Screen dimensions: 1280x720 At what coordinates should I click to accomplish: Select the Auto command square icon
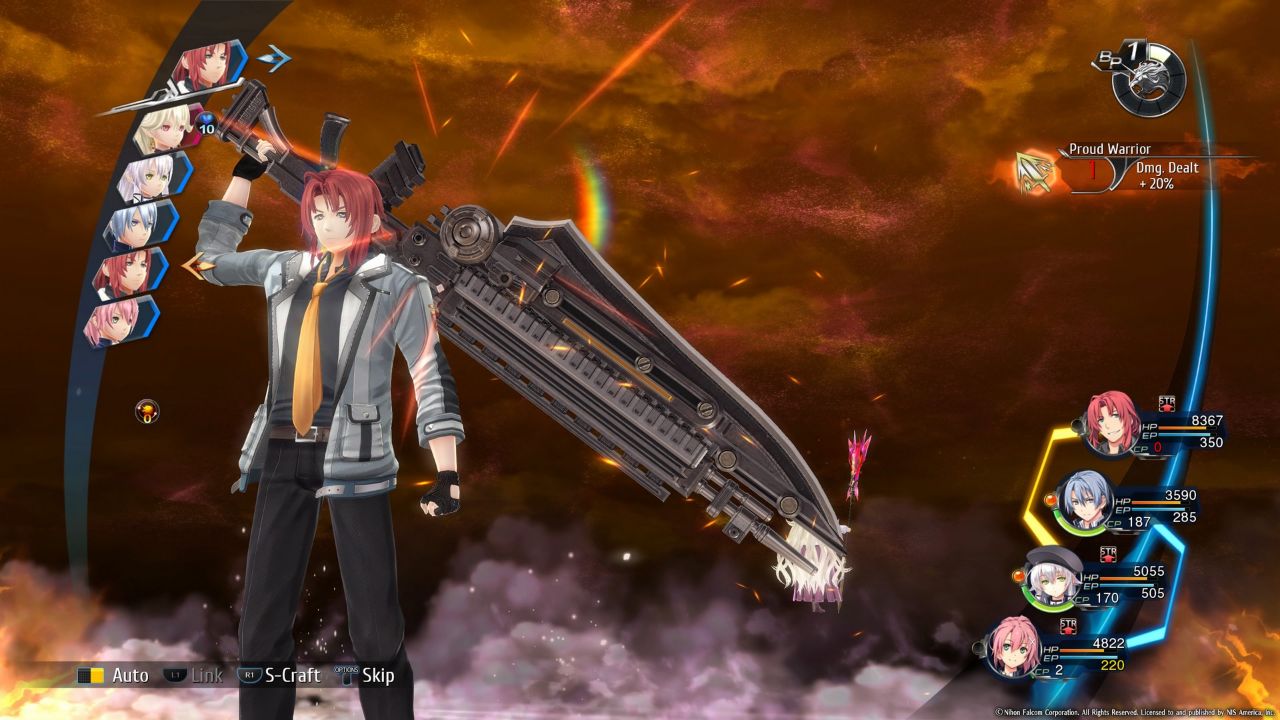click(90, 675)
